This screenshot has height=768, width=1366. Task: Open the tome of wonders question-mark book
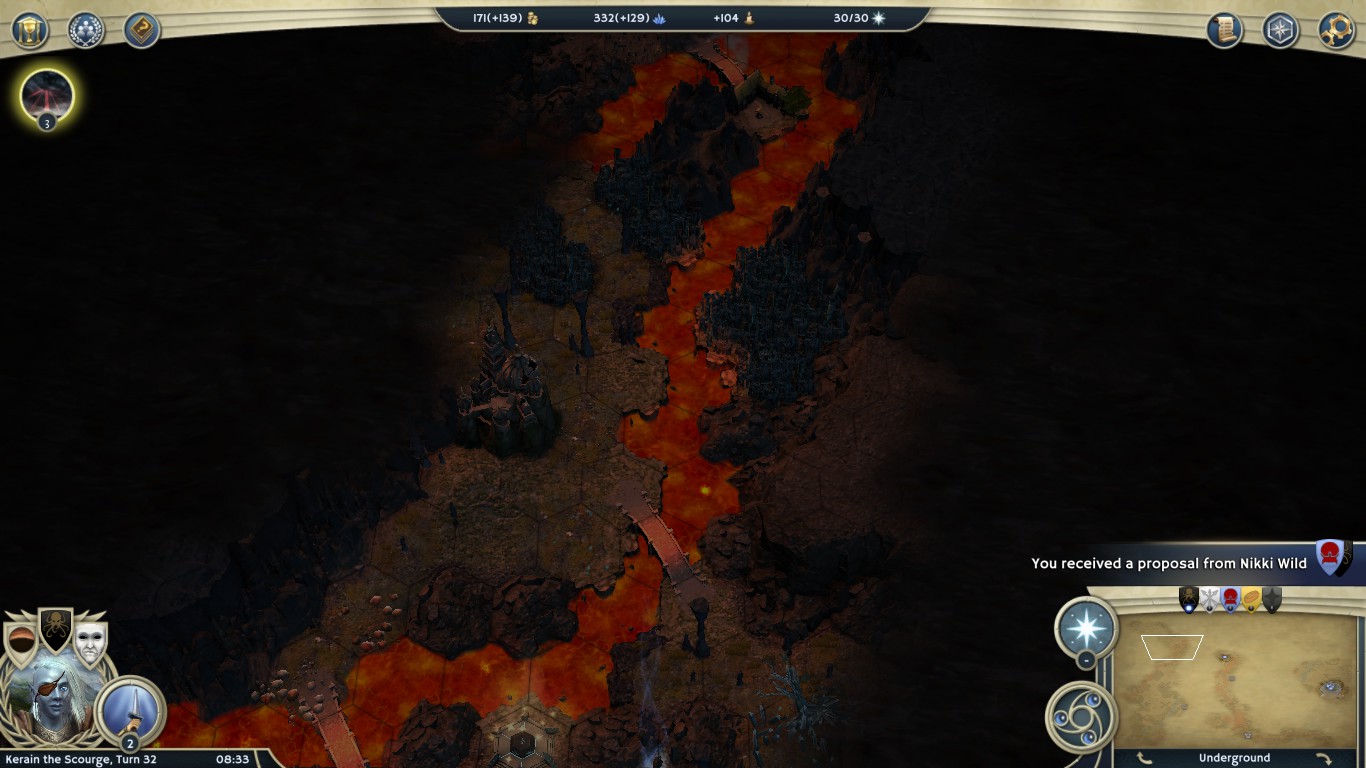point(142,30)
